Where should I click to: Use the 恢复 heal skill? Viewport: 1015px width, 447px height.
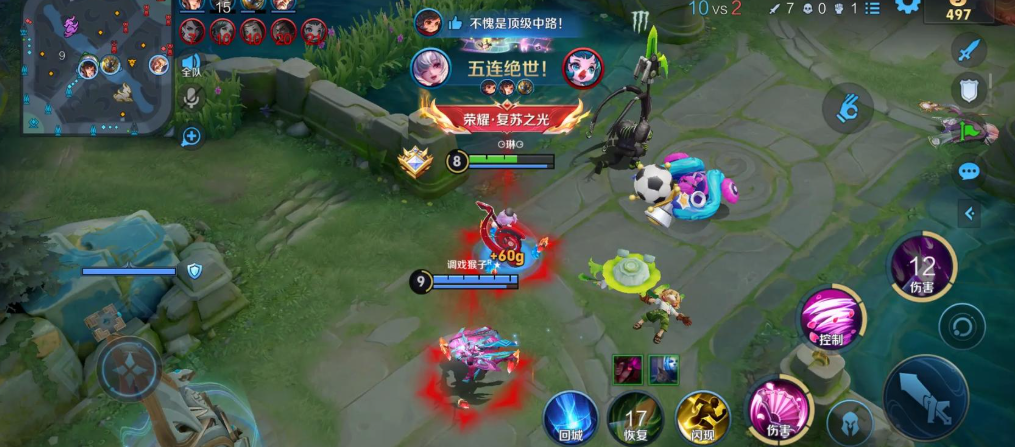[632, 417]
